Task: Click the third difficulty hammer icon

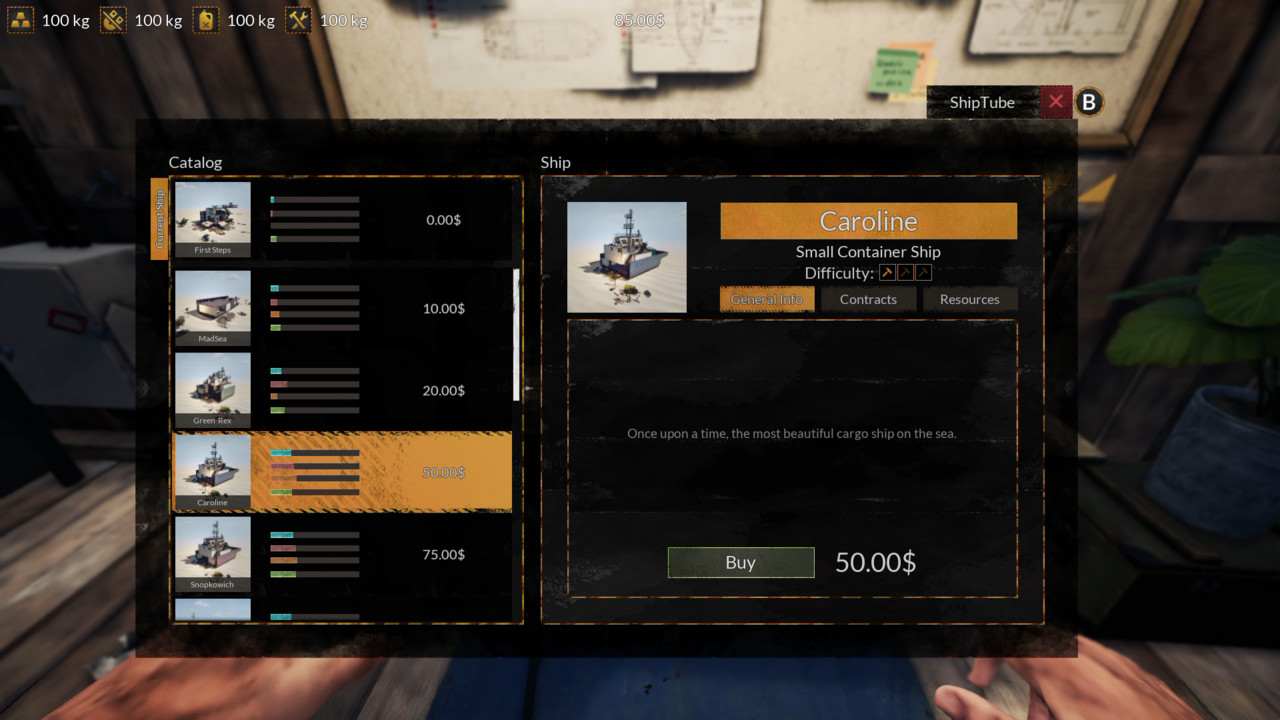Action: [x=923, y=272]
